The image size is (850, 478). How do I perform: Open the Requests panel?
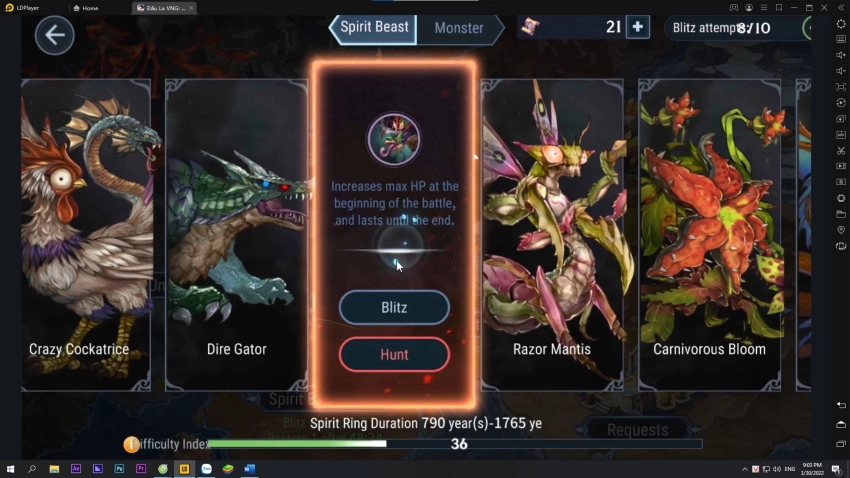(x=637, y=430)
